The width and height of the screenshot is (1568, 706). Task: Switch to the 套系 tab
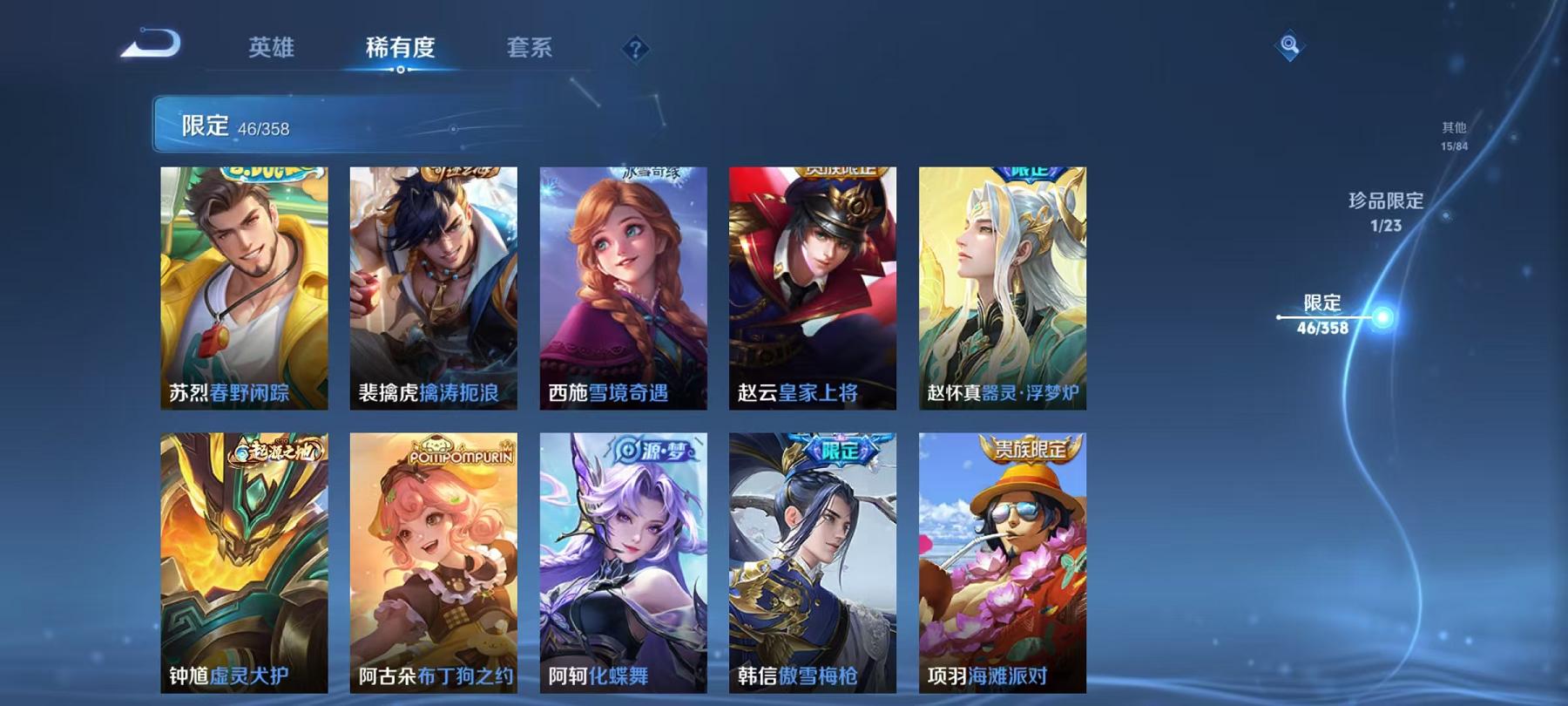point(530,50)
